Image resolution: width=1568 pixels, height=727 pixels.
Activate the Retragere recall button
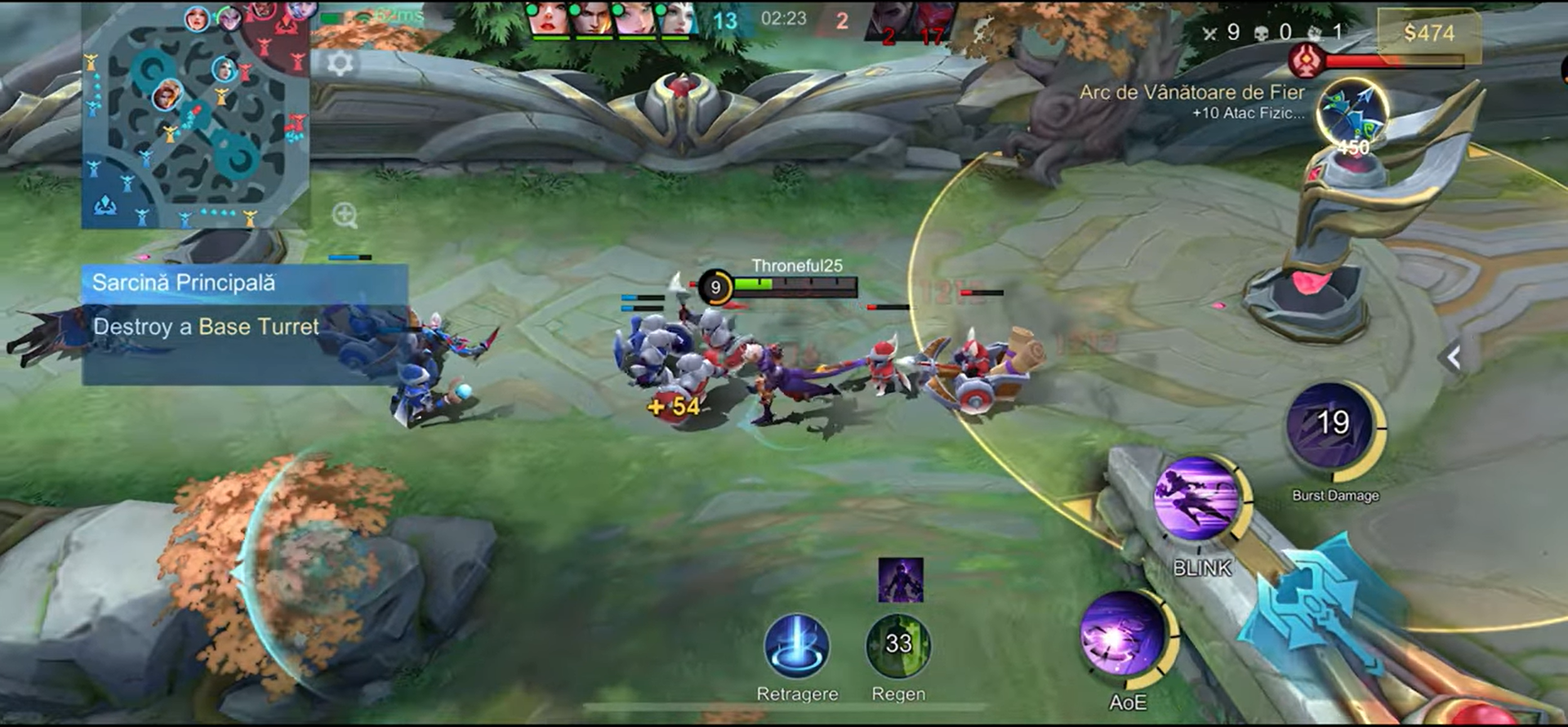tap(797, 647)
